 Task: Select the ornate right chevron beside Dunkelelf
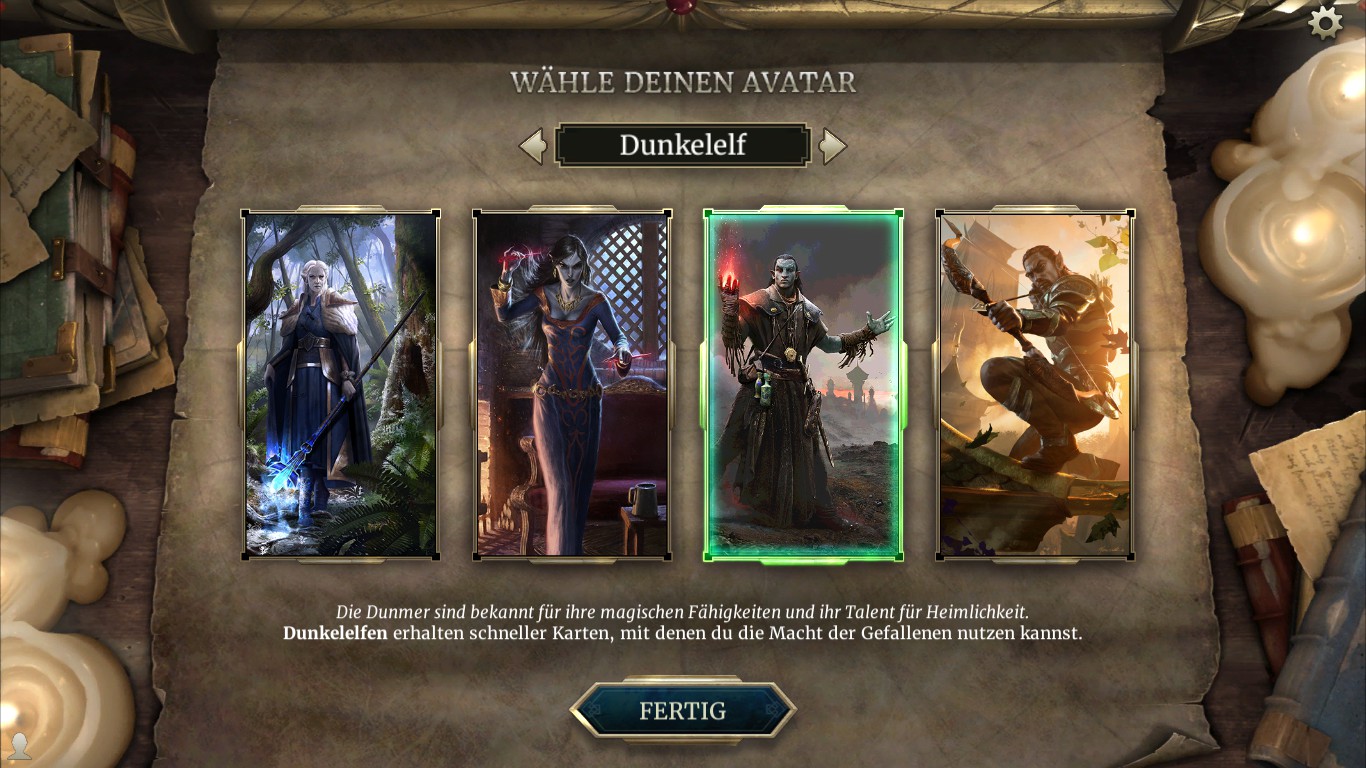(834, 145)
